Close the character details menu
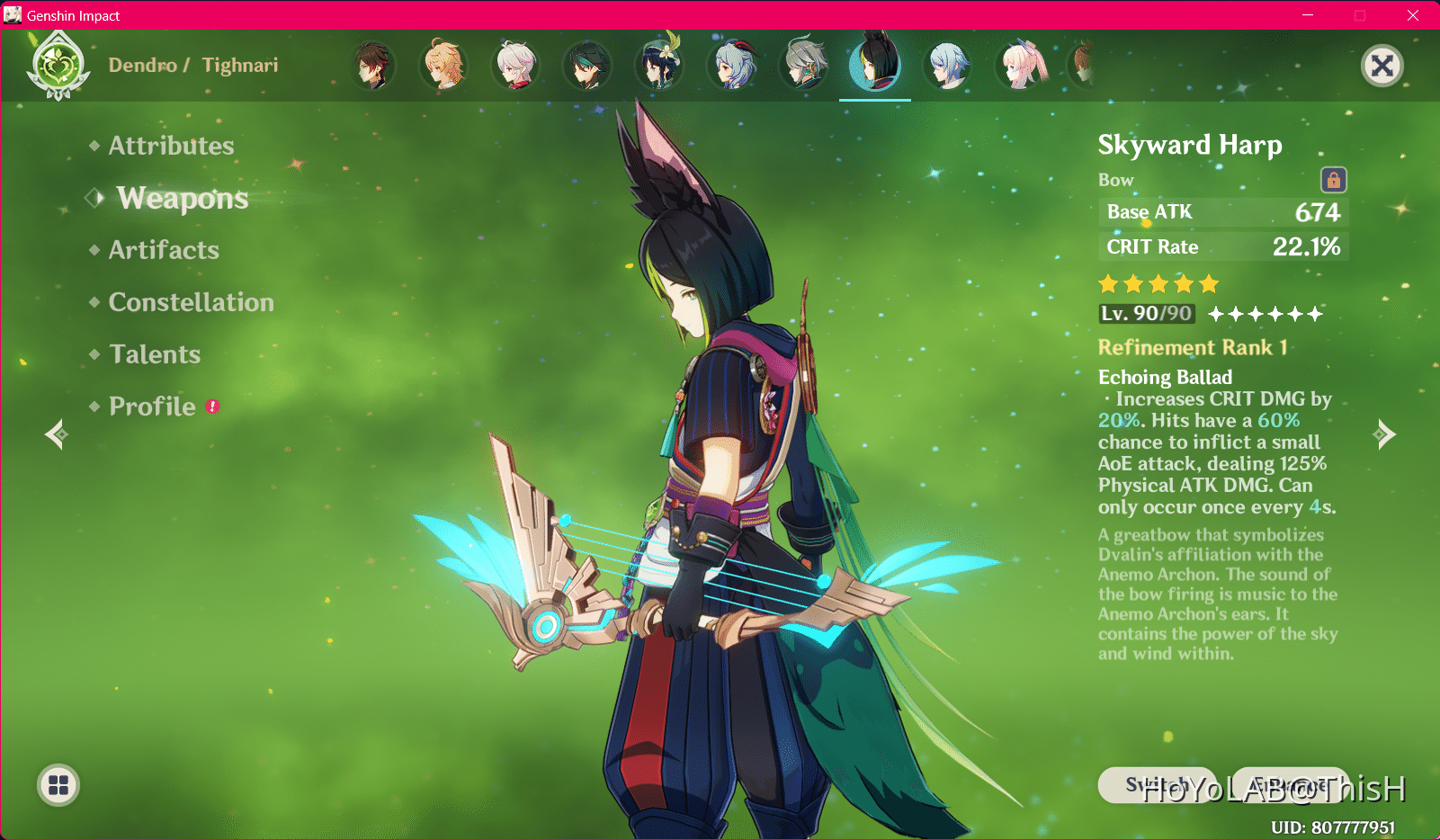 [1382, 65]
